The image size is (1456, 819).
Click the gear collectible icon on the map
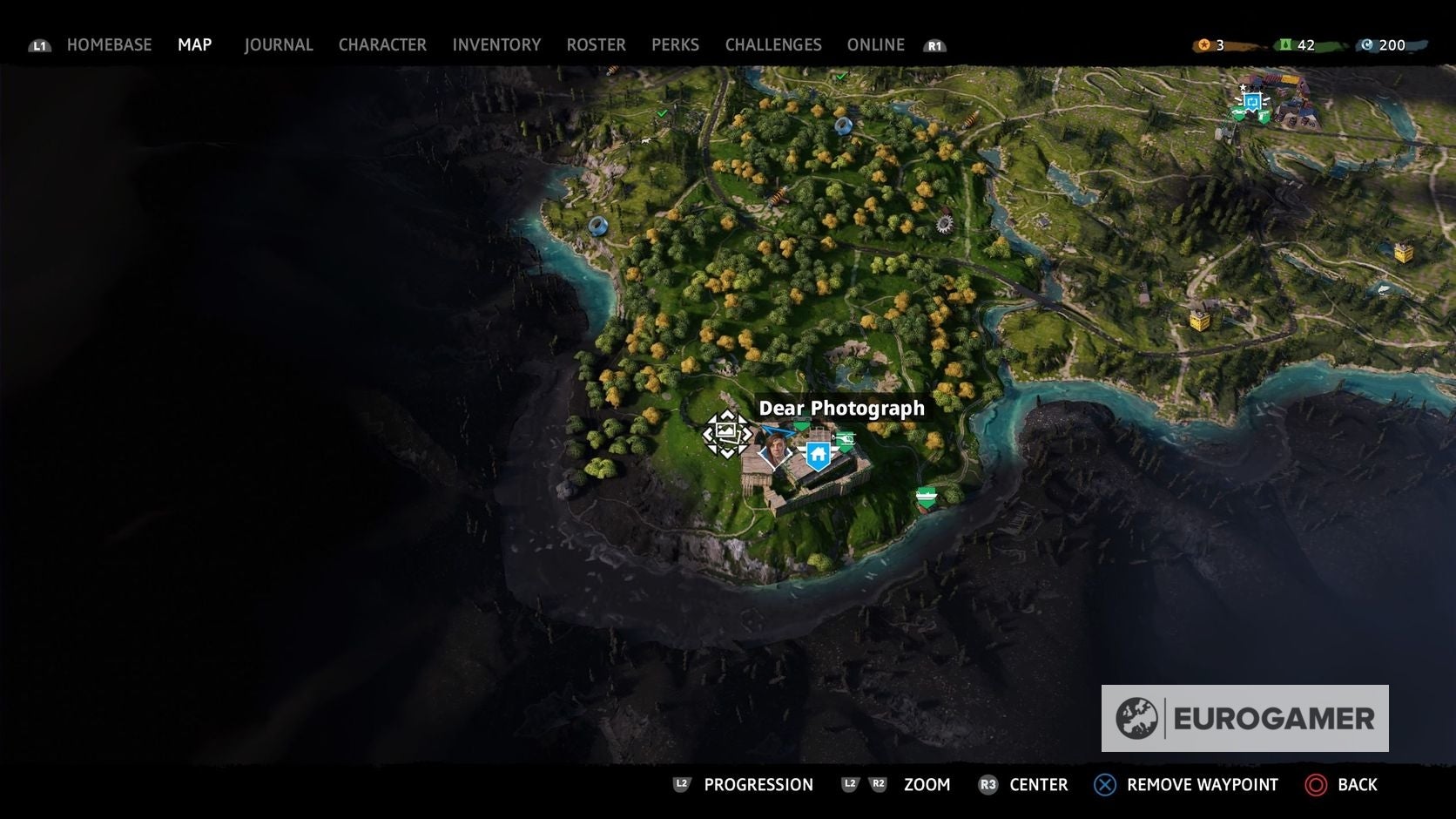point(943,224)
